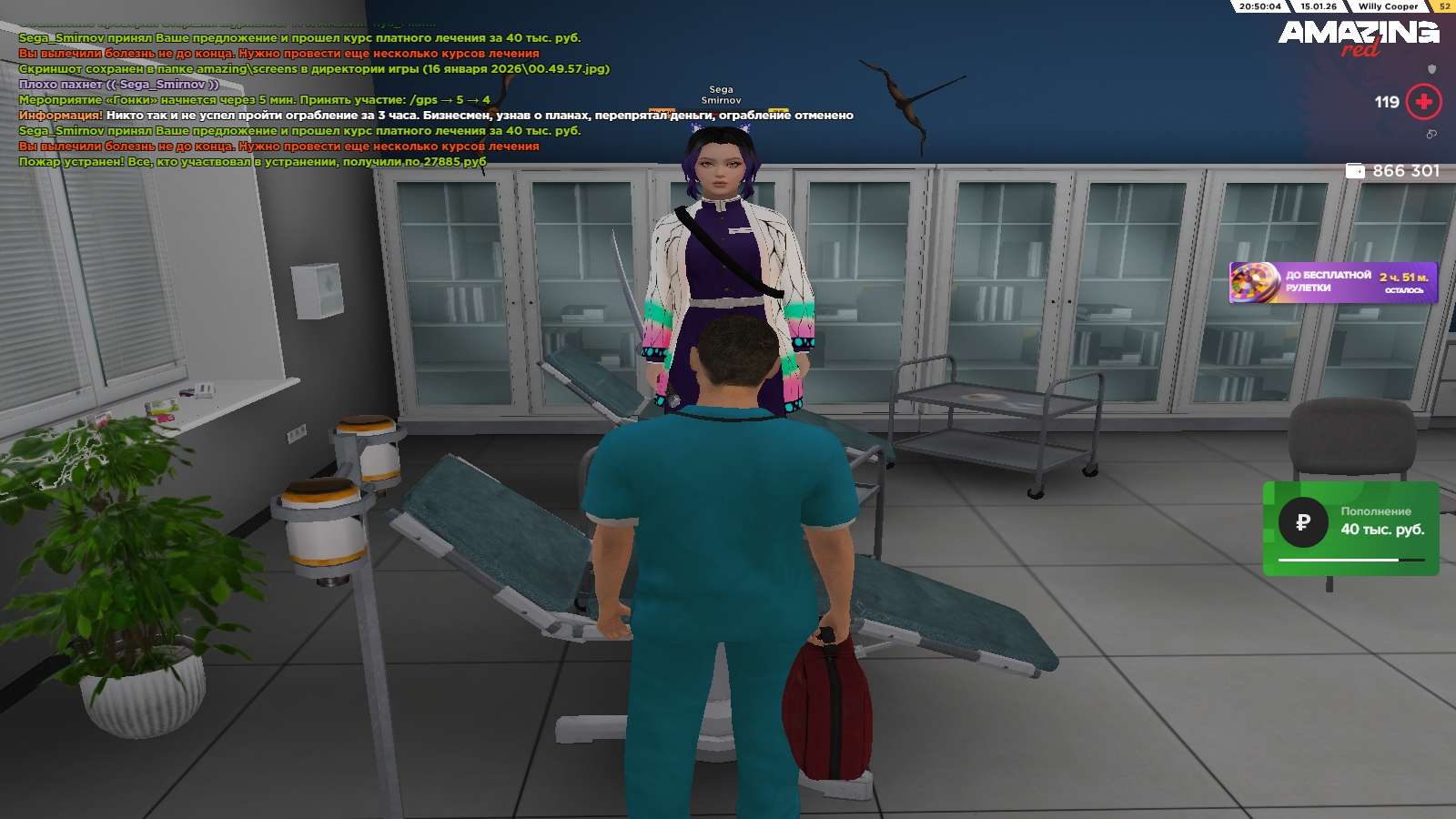
Task: Open the free roulette banner
Action: 1333,282
